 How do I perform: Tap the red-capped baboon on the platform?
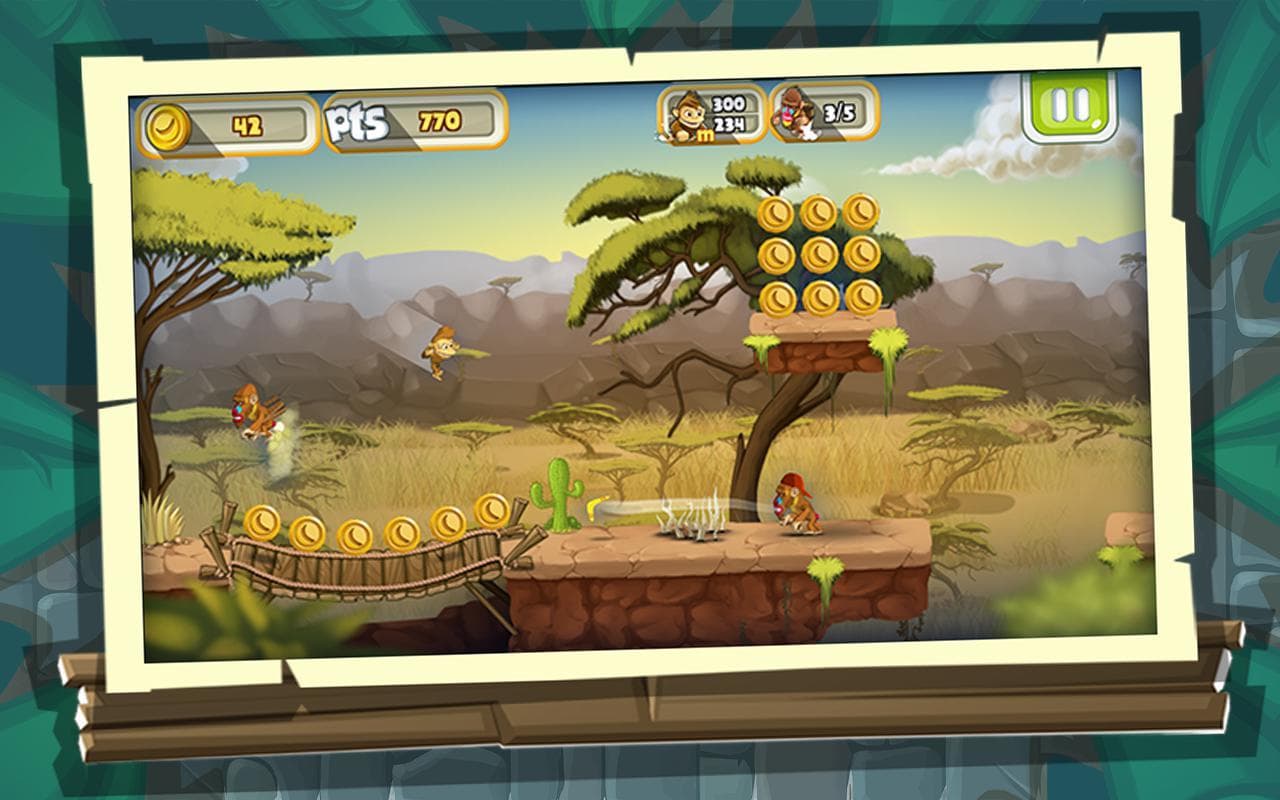click(x=795, y=498)
